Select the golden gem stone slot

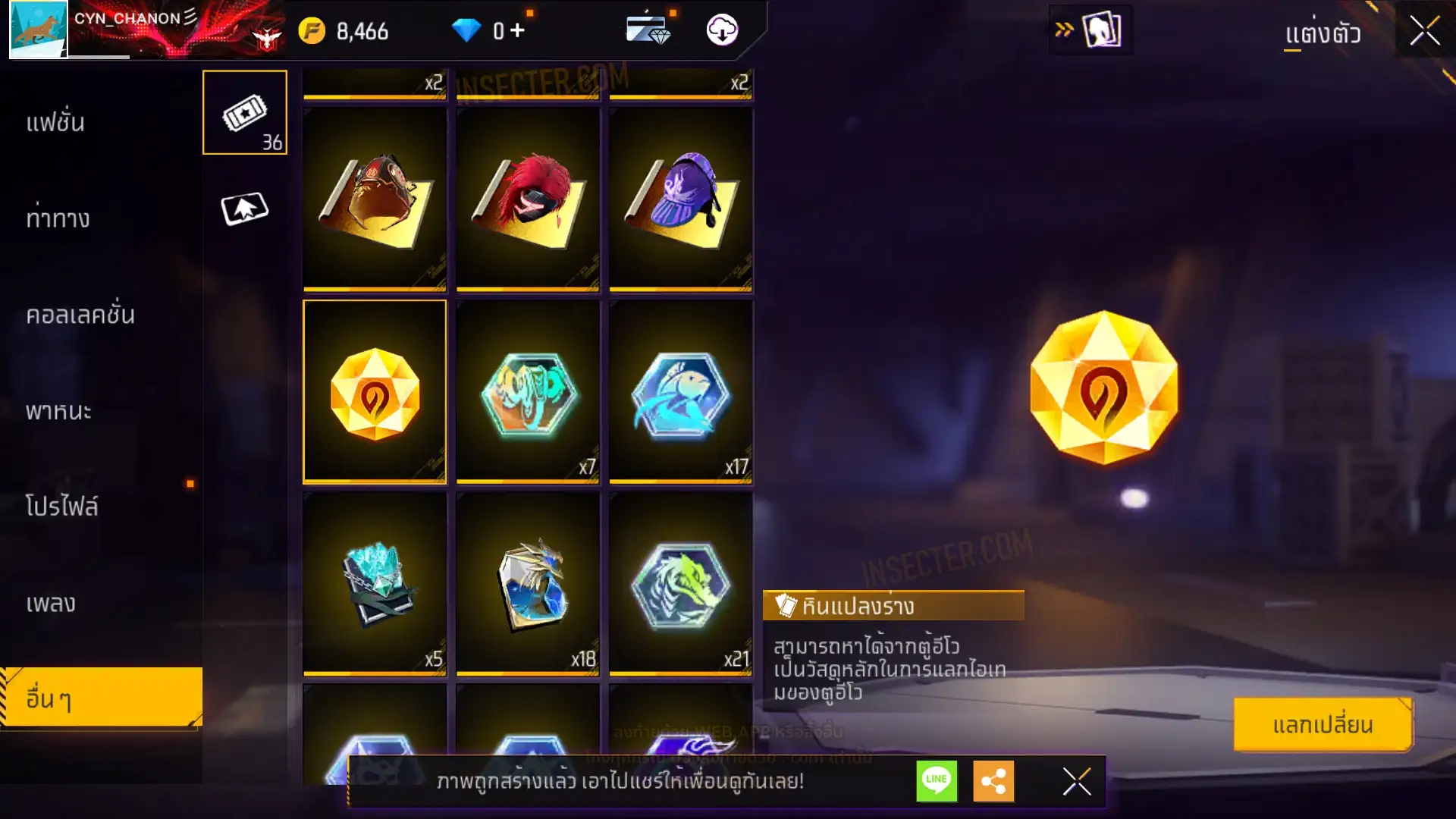(x=375, y=391)
